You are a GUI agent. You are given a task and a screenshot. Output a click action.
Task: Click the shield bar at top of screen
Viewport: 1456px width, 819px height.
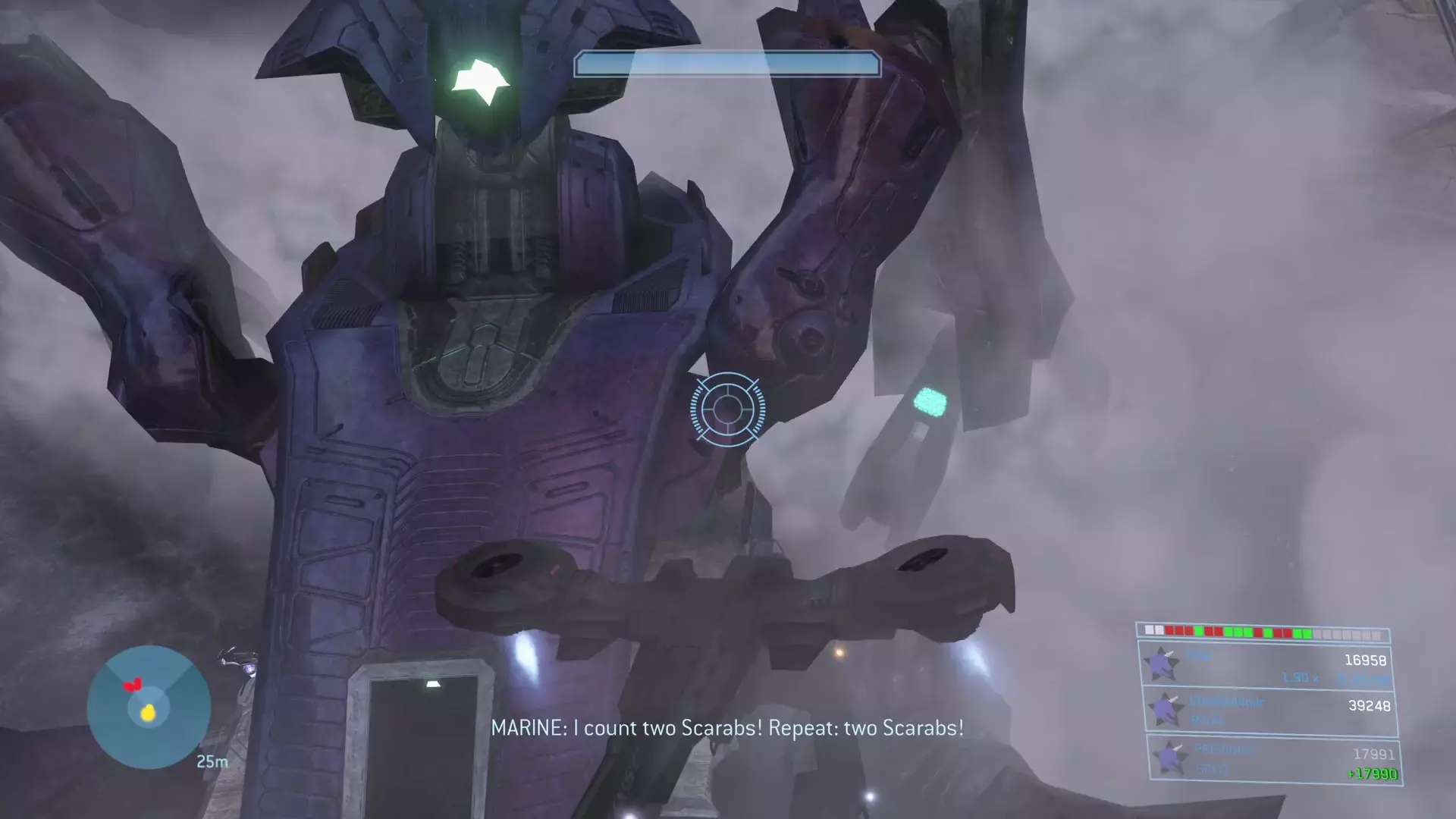pyautogui.click(x=726, y=64)
